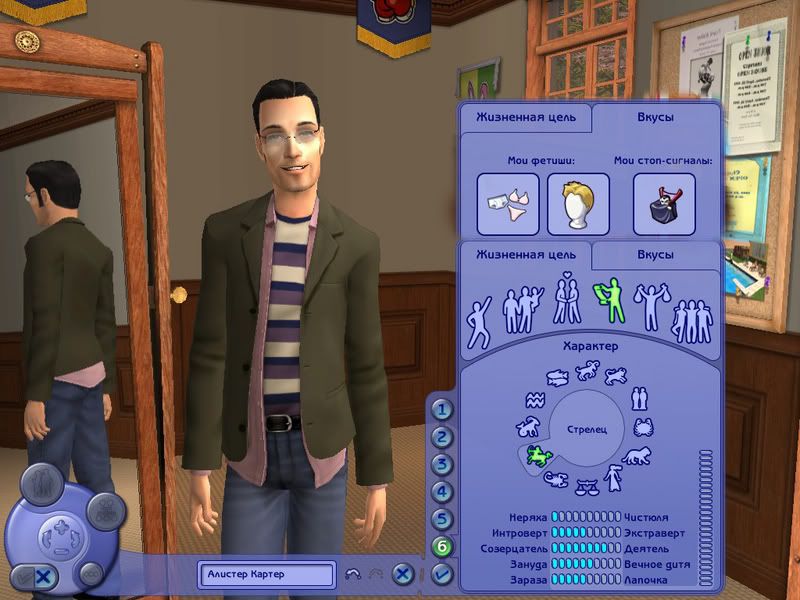This screenshot has width=800, height=600.
Task: Pick the Cancer crab zodiac sign
Action: [x=643, y=427]
